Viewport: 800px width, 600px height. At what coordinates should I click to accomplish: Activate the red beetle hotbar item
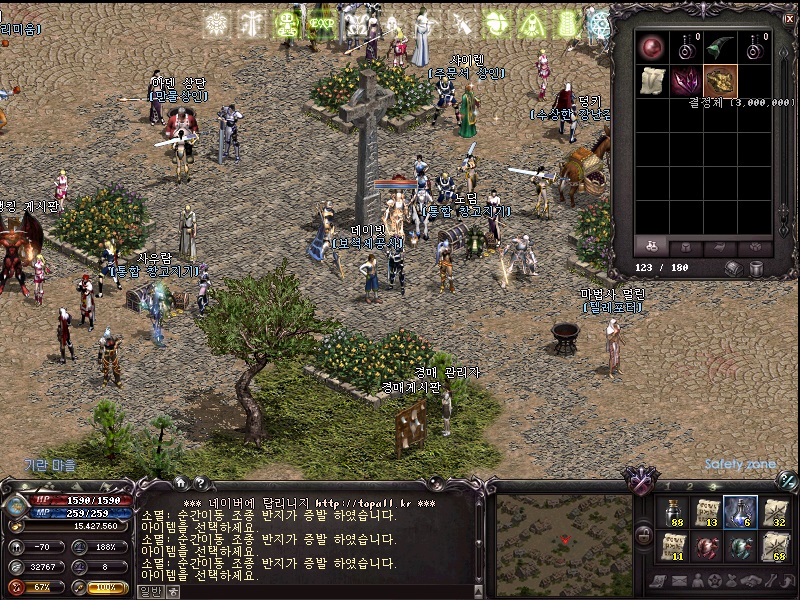click(706, 547)
